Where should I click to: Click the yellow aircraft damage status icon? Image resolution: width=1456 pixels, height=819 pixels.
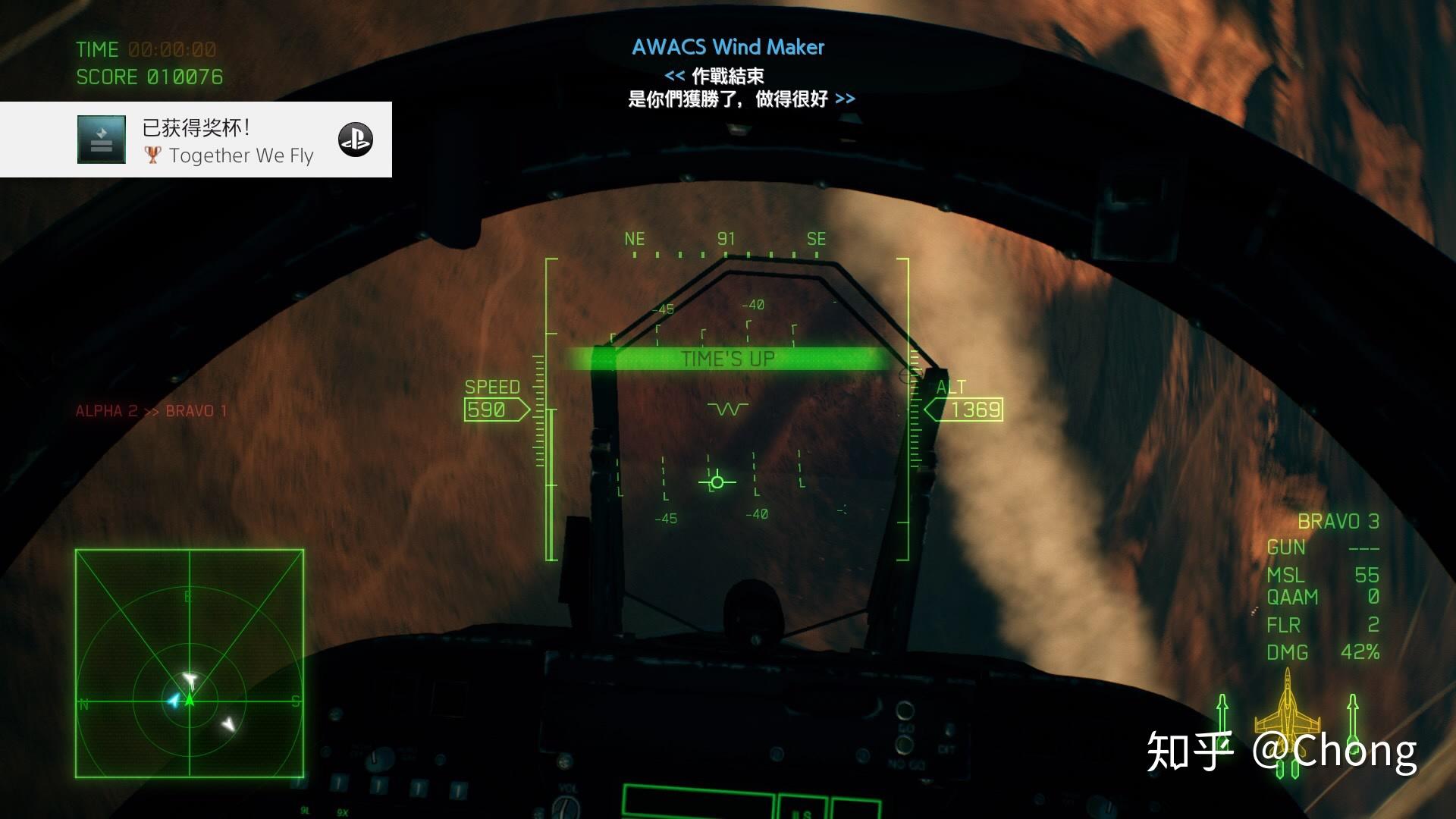pyautogui.click(x=1287, y=713)
